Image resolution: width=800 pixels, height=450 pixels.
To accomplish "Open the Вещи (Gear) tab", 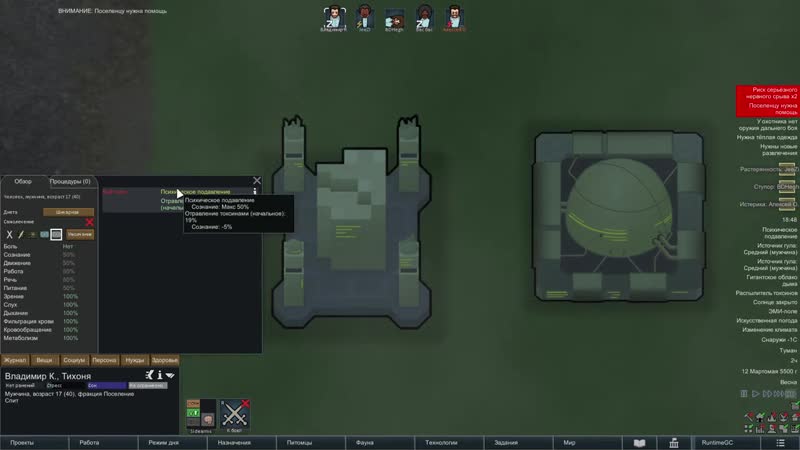I will pos(44,360).
